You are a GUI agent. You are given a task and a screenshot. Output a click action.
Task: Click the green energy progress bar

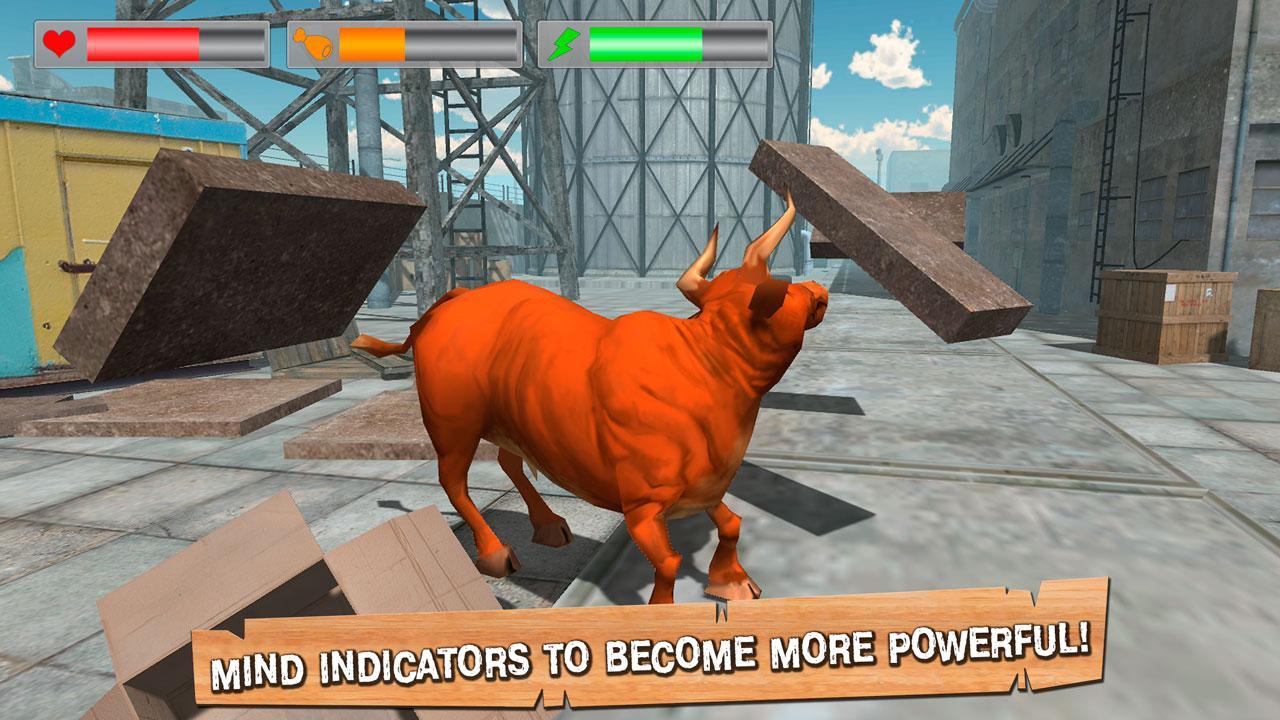click(645, 42)
